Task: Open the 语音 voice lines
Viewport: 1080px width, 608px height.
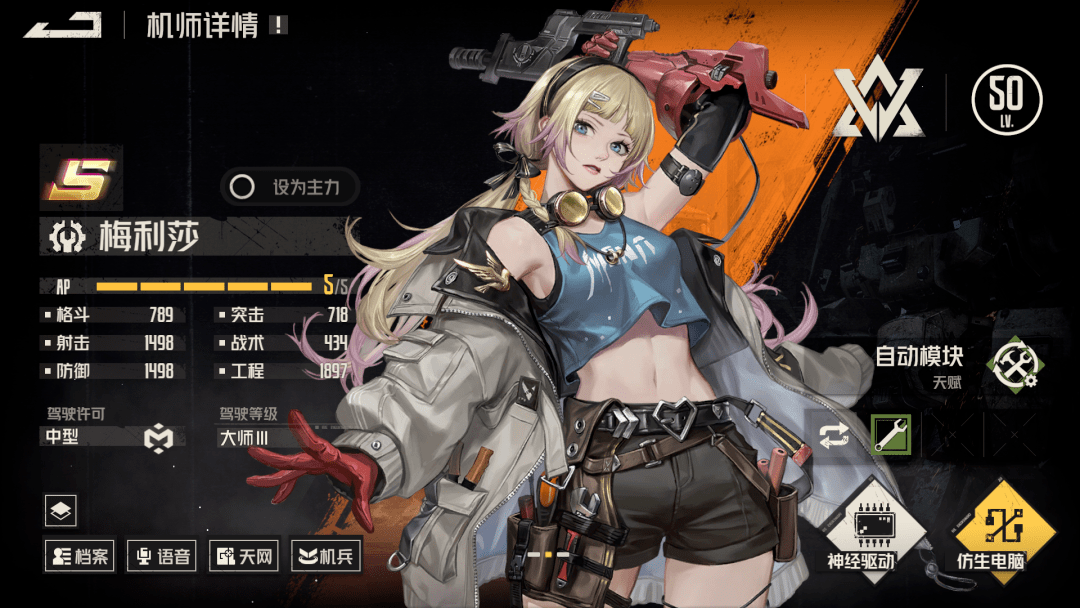Action: pyautogui.click(x=161, y=555)
